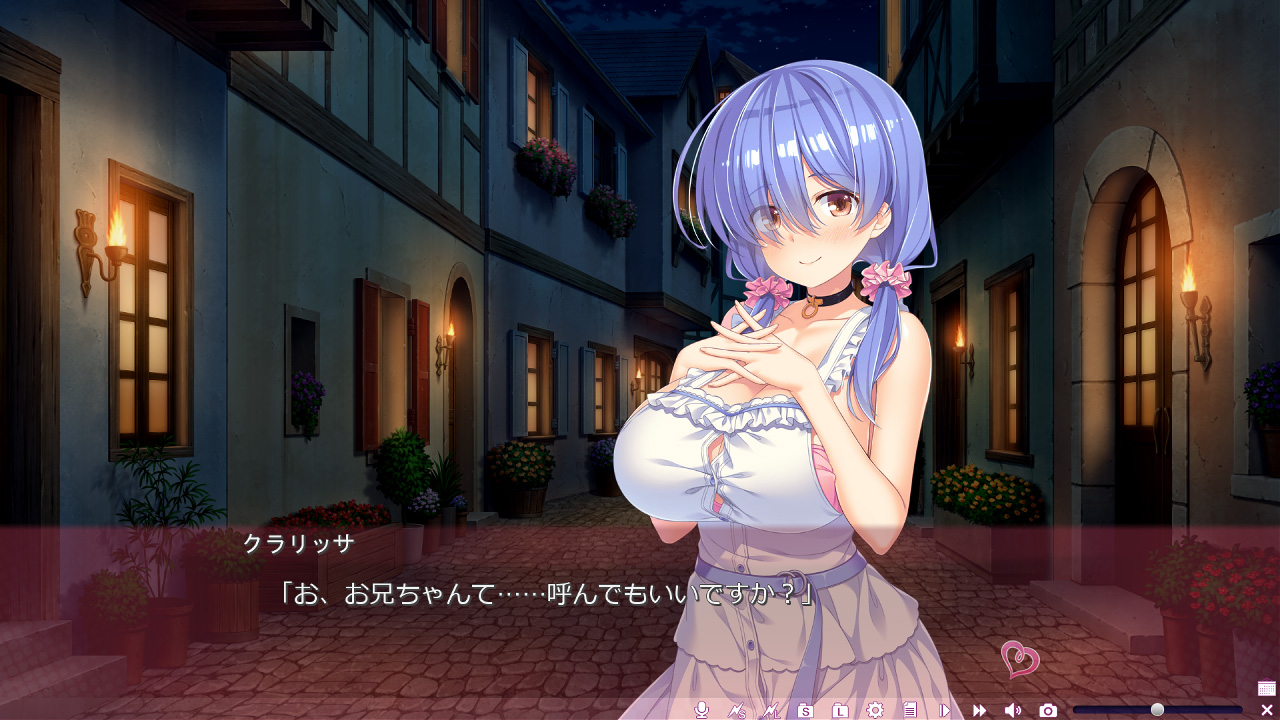Viewport: 1280px width, 720px height.
Task: Toggle sound with the speaker icon
Action: (x=1013, y=710)
